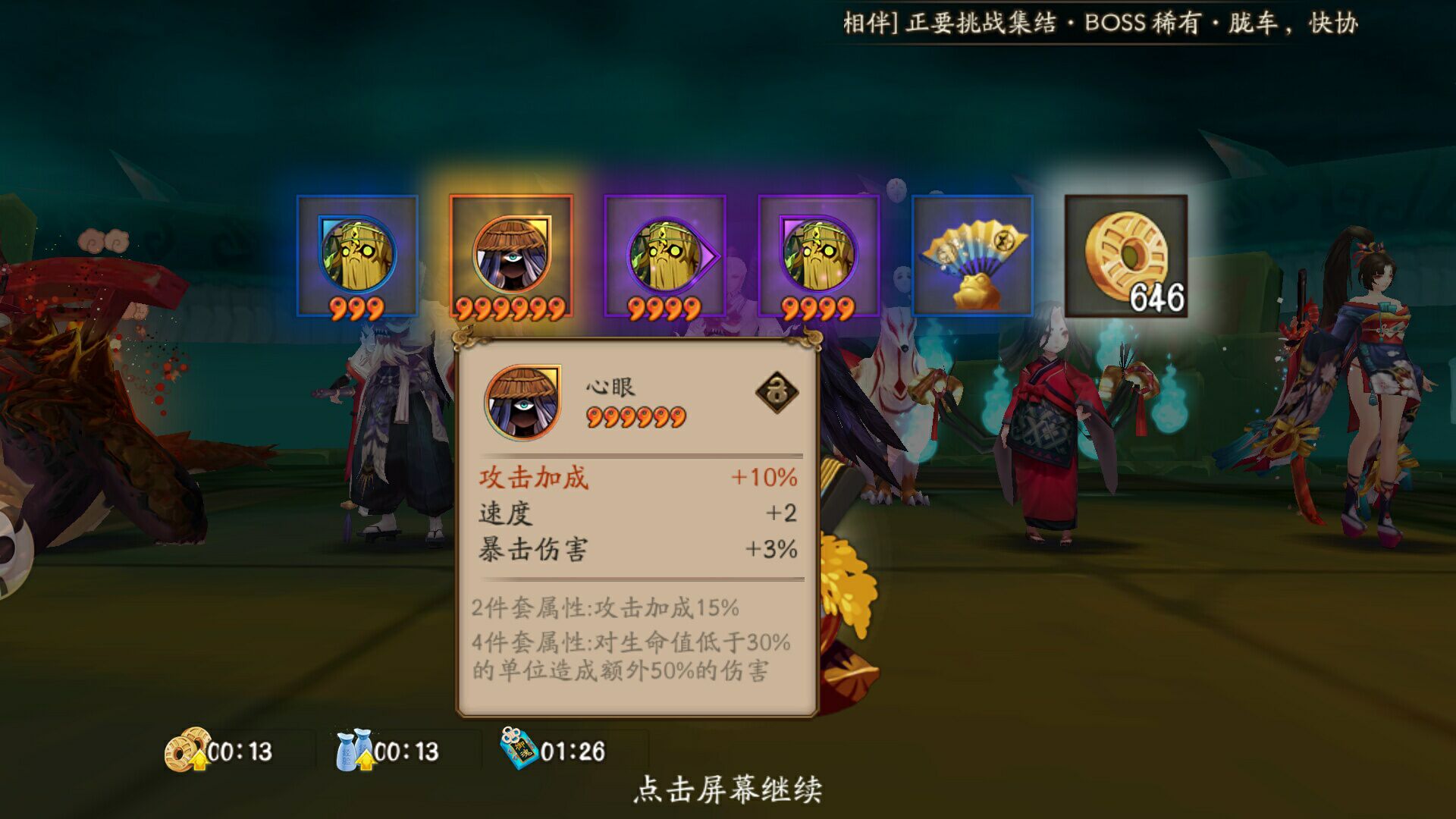Click the gold coin reward showing 646
The image size is (1456, 819).
[1128, 254]
